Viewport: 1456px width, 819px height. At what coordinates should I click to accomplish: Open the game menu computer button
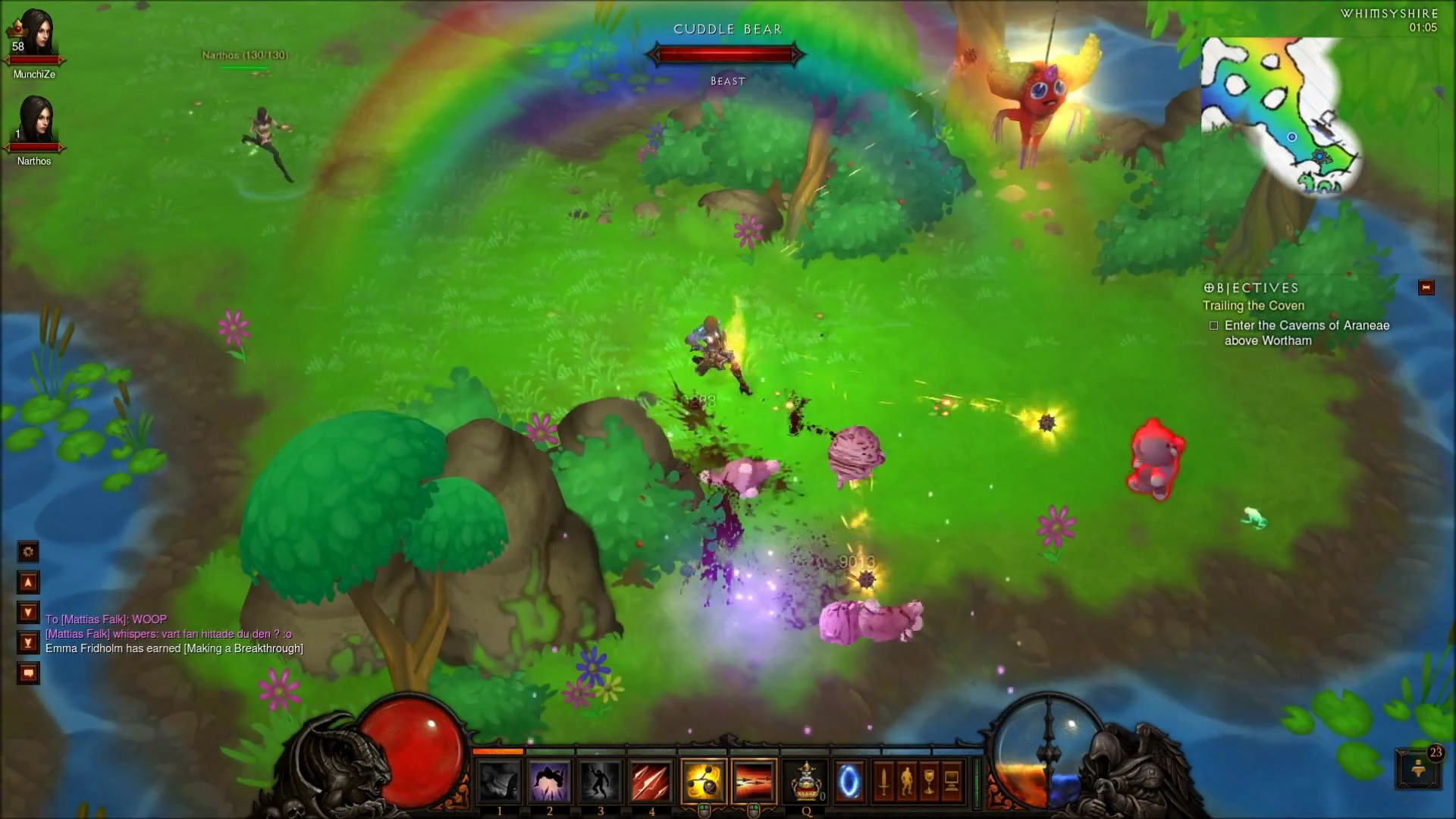coord(952,782)
